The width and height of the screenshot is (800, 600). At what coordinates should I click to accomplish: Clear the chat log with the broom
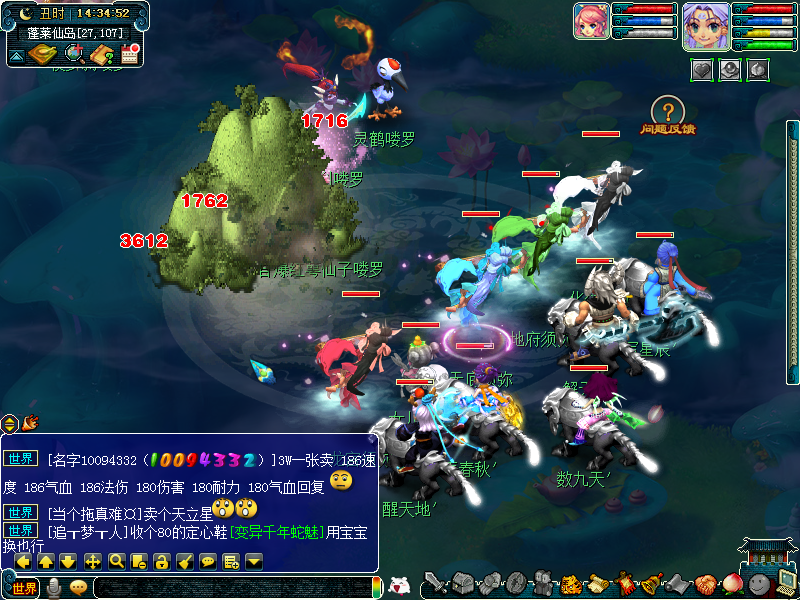coord(184,561)
